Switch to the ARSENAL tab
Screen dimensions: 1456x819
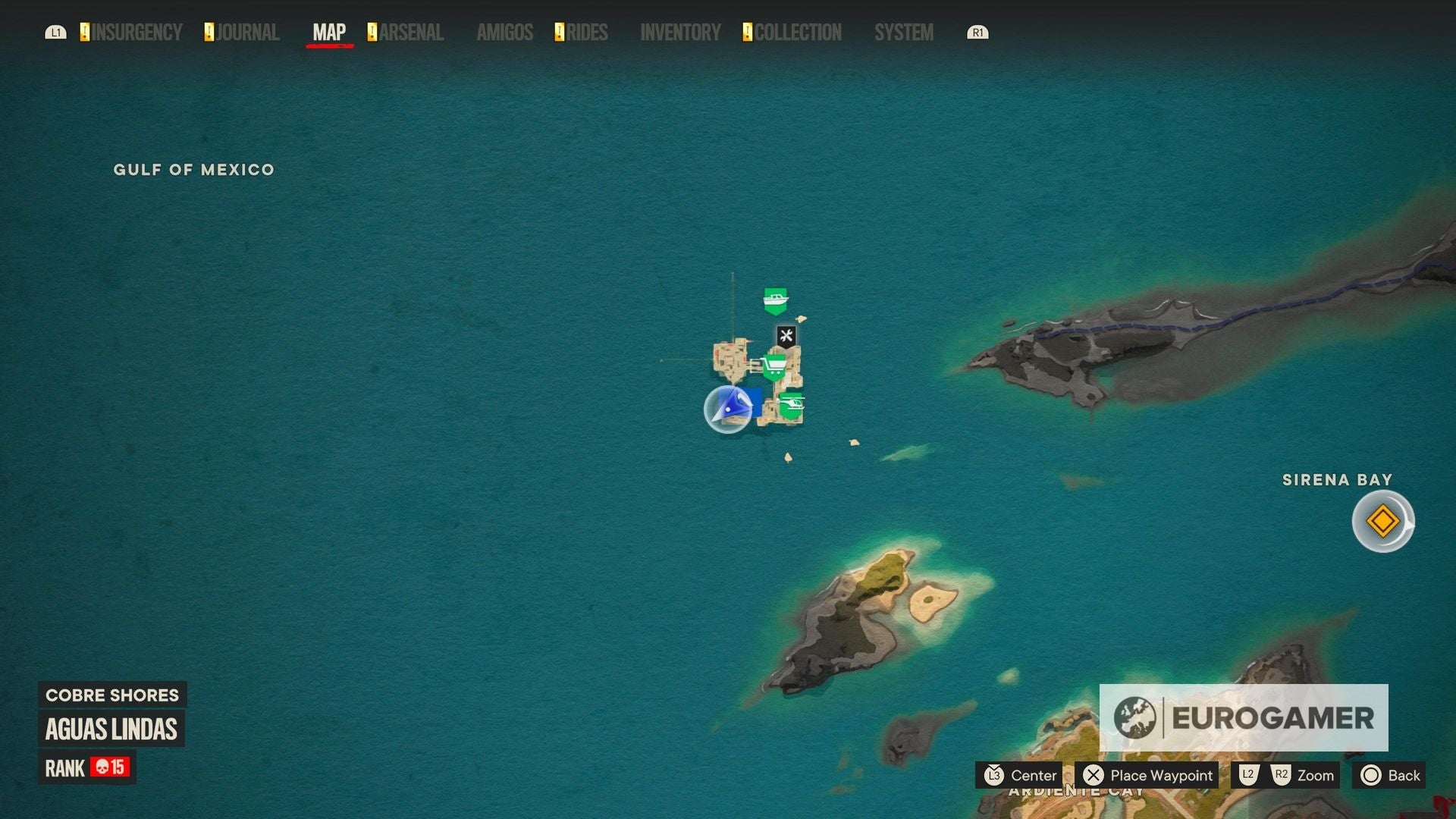point(410,33)
